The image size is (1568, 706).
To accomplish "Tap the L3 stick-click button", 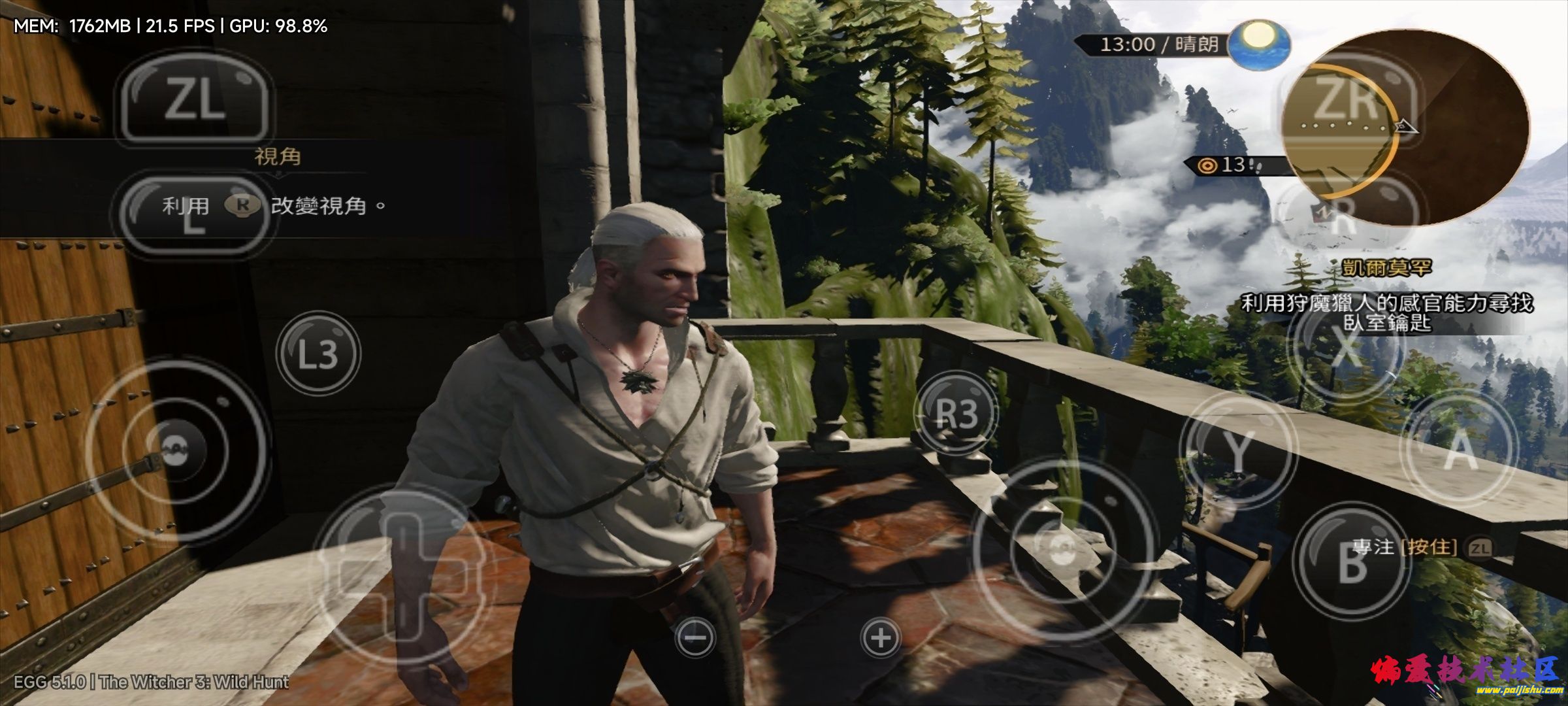I will pos(318,354).
